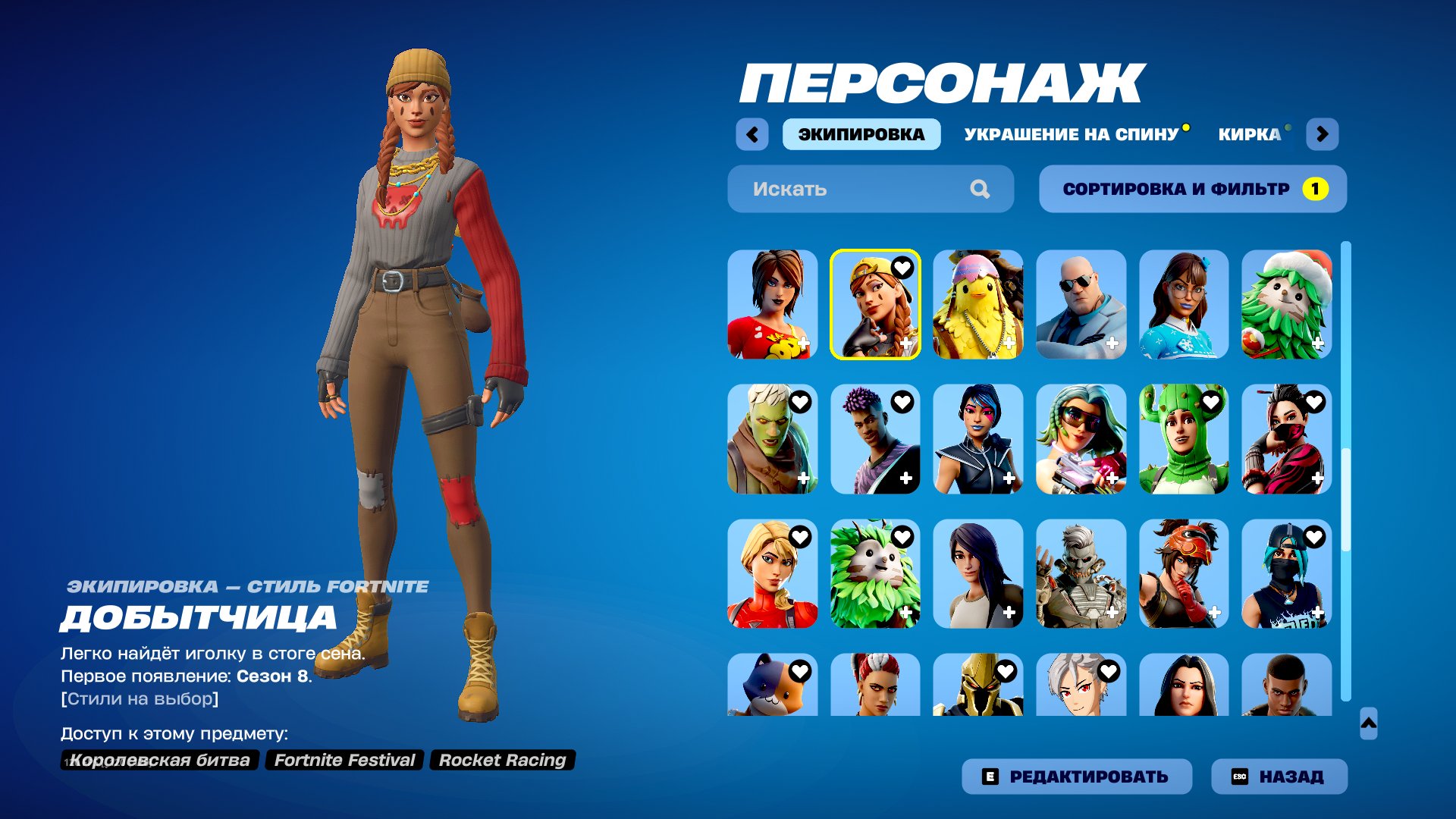Image resolution: width=1456 pixels, height=819 pixels.
Task: Open the next category with right arrow
Action: point(1323,133)
